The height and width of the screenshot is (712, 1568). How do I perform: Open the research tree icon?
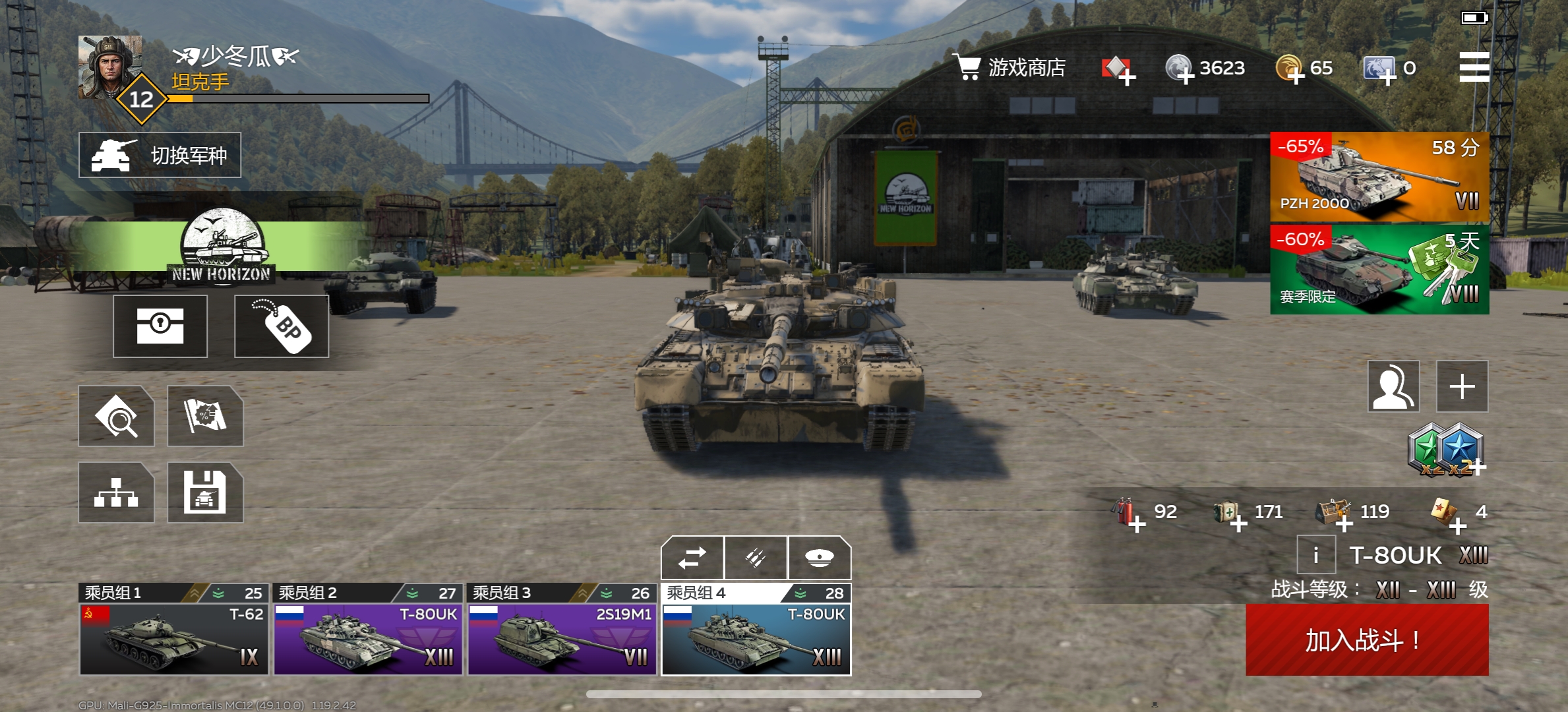coord(116,492)
